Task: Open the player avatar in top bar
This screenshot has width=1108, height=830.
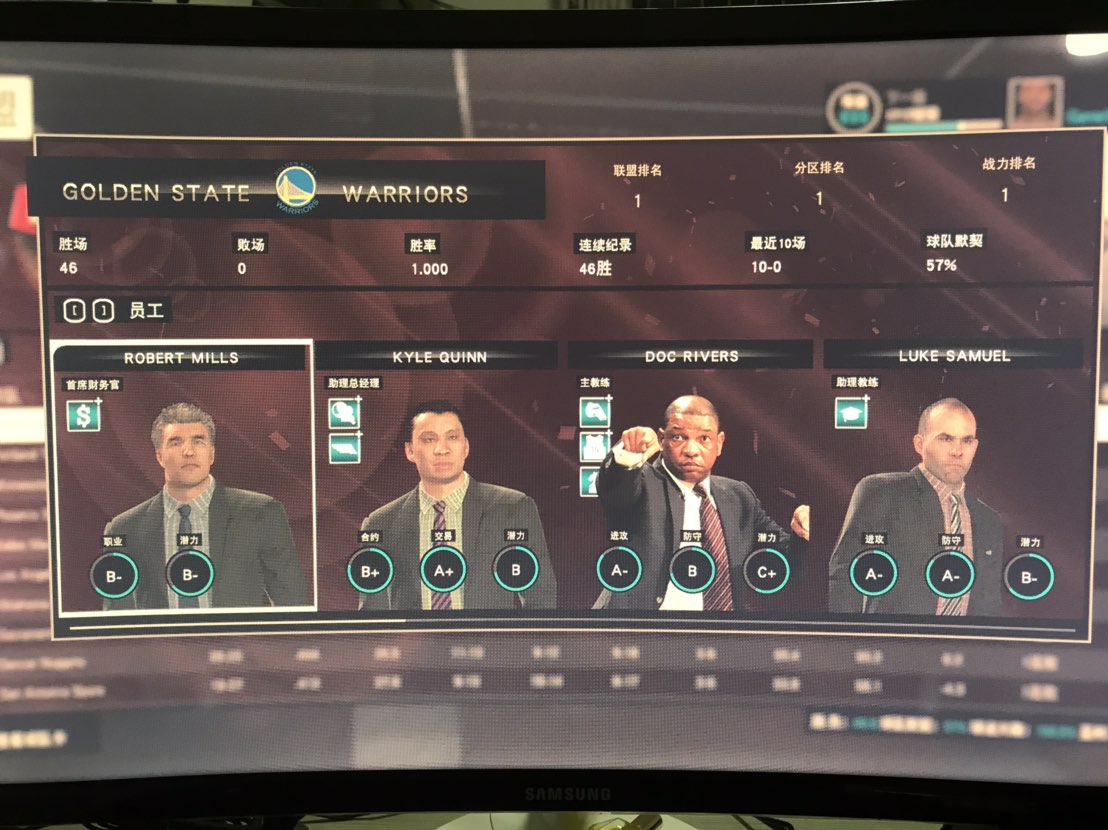Action: pyautogui.click(x=1033, y=103)
